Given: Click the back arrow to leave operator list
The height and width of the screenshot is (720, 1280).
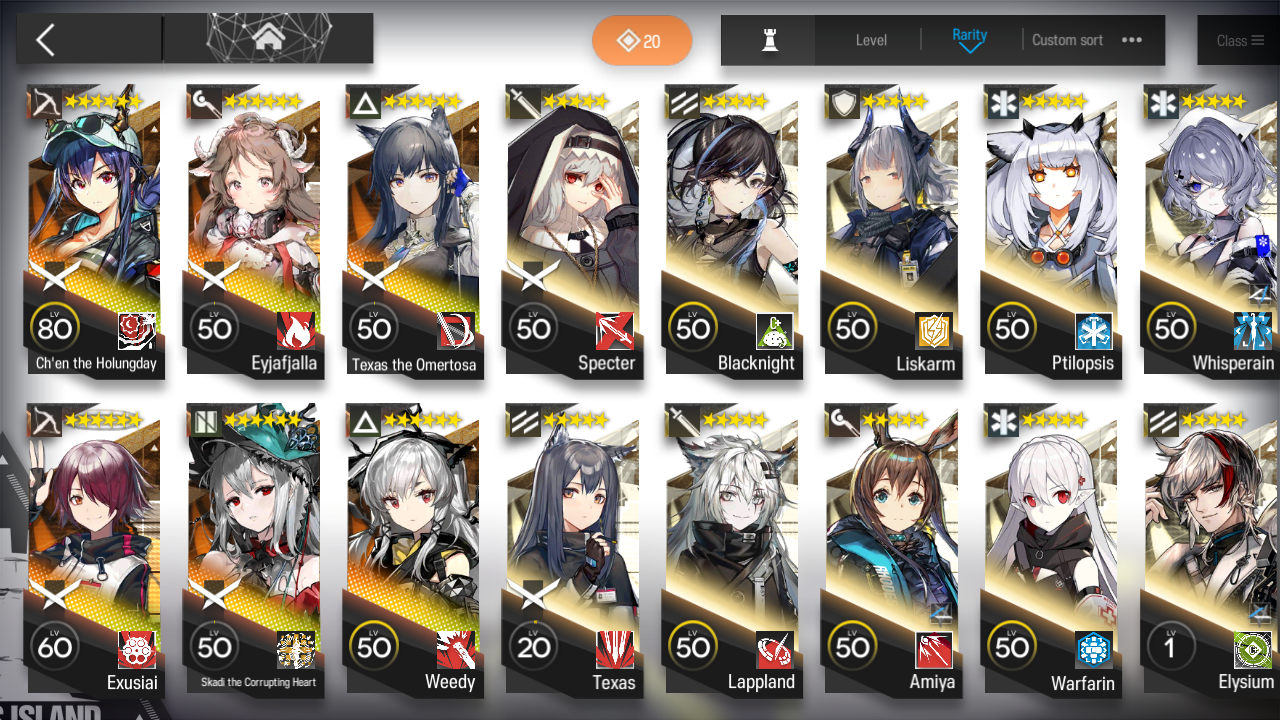Looking at the screenshot, I should pyautogui.click(x=47, y=38).
